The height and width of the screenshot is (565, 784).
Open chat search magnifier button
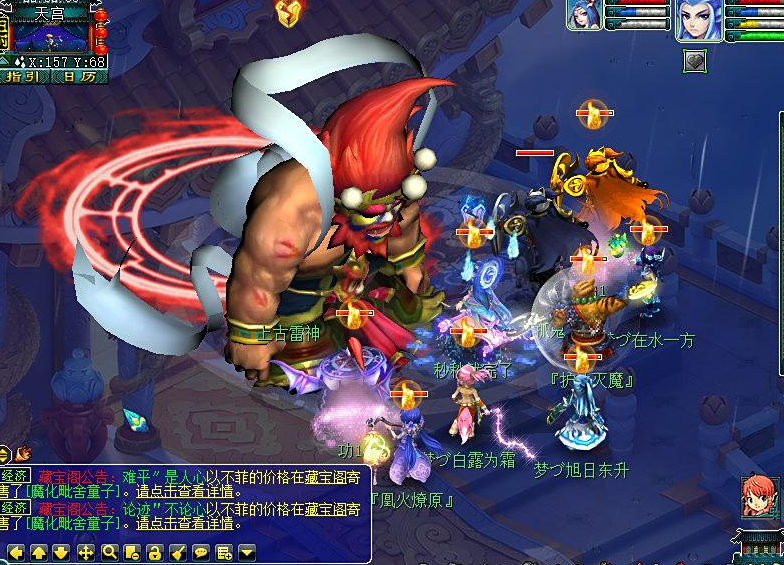click(108, 552)
